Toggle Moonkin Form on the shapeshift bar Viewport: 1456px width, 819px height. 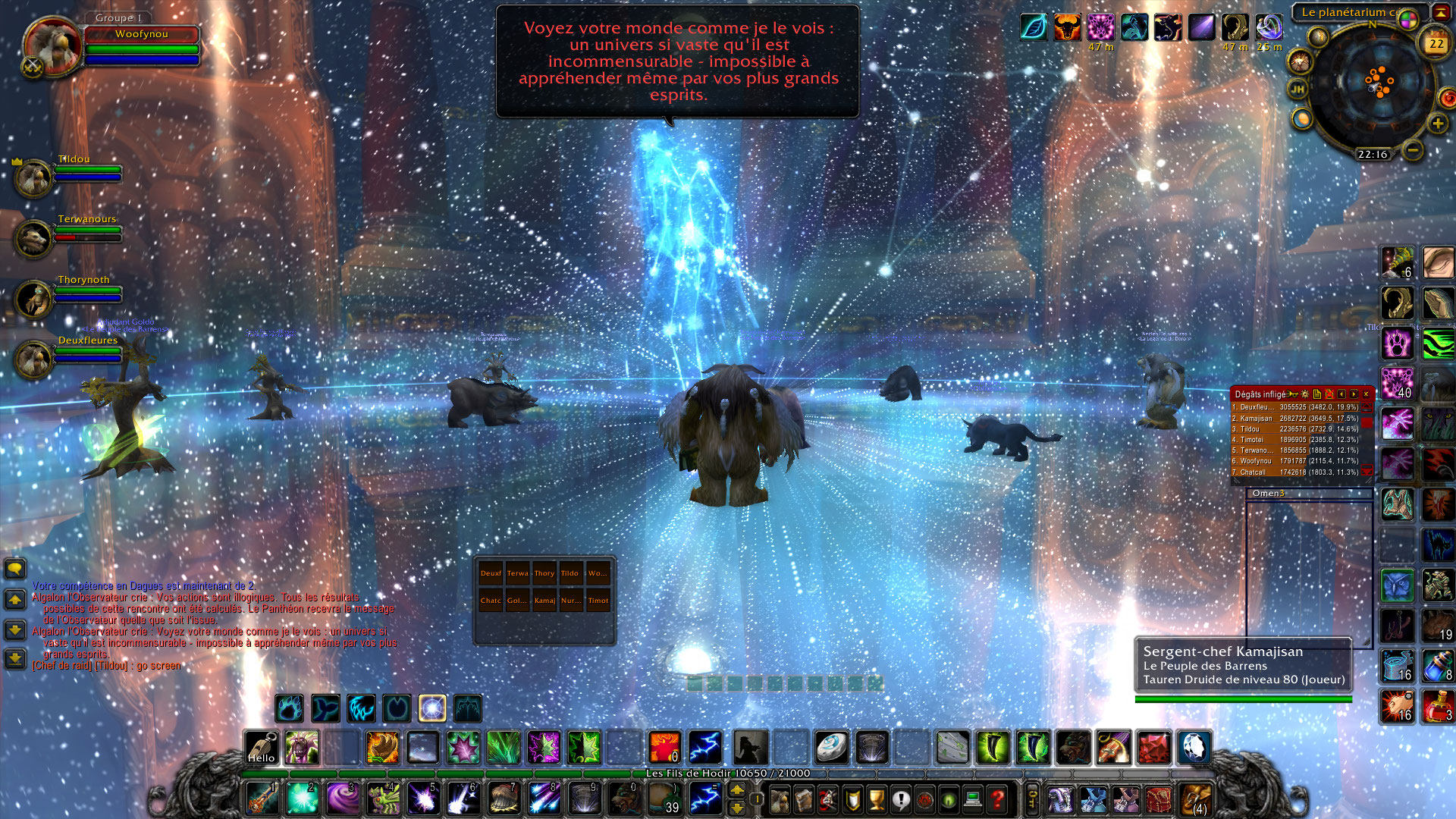click(432, 708)
